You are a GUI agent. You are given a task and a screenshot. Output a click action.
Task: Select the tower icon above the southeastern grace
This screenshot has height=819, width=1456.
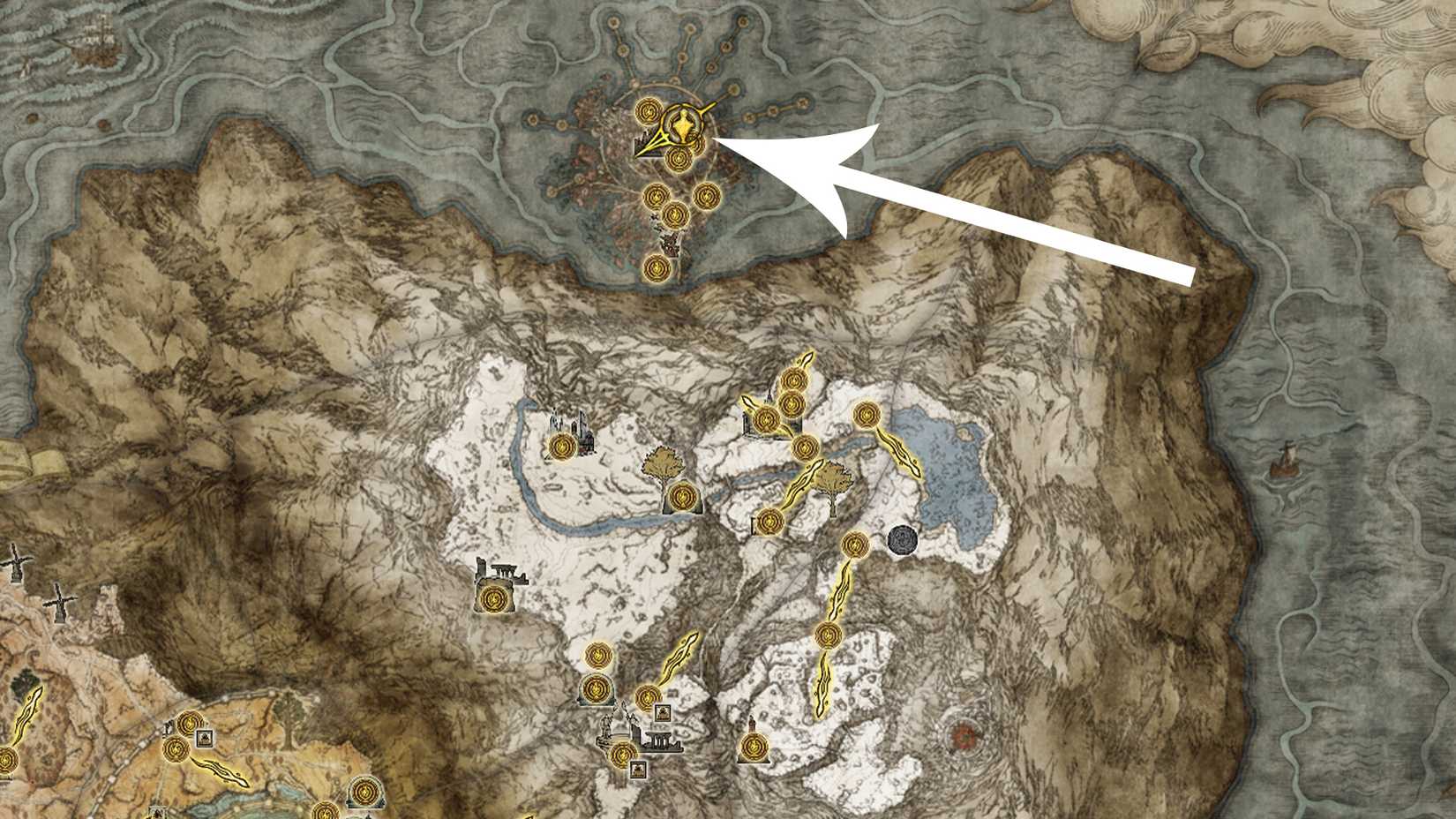click(752, 724)
